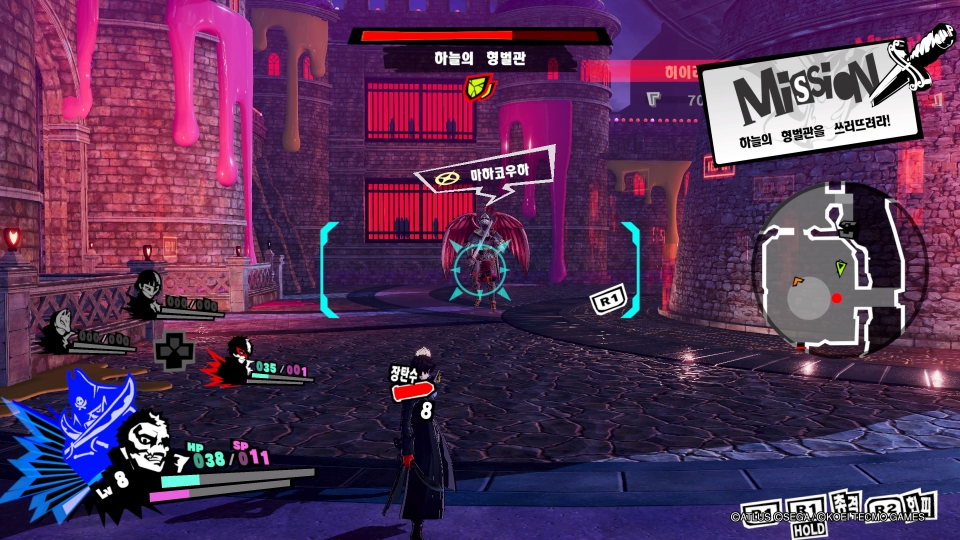Click the orange marker on the minimap
The width and height of the screenshot is (960, 540).
coord(798,281)
